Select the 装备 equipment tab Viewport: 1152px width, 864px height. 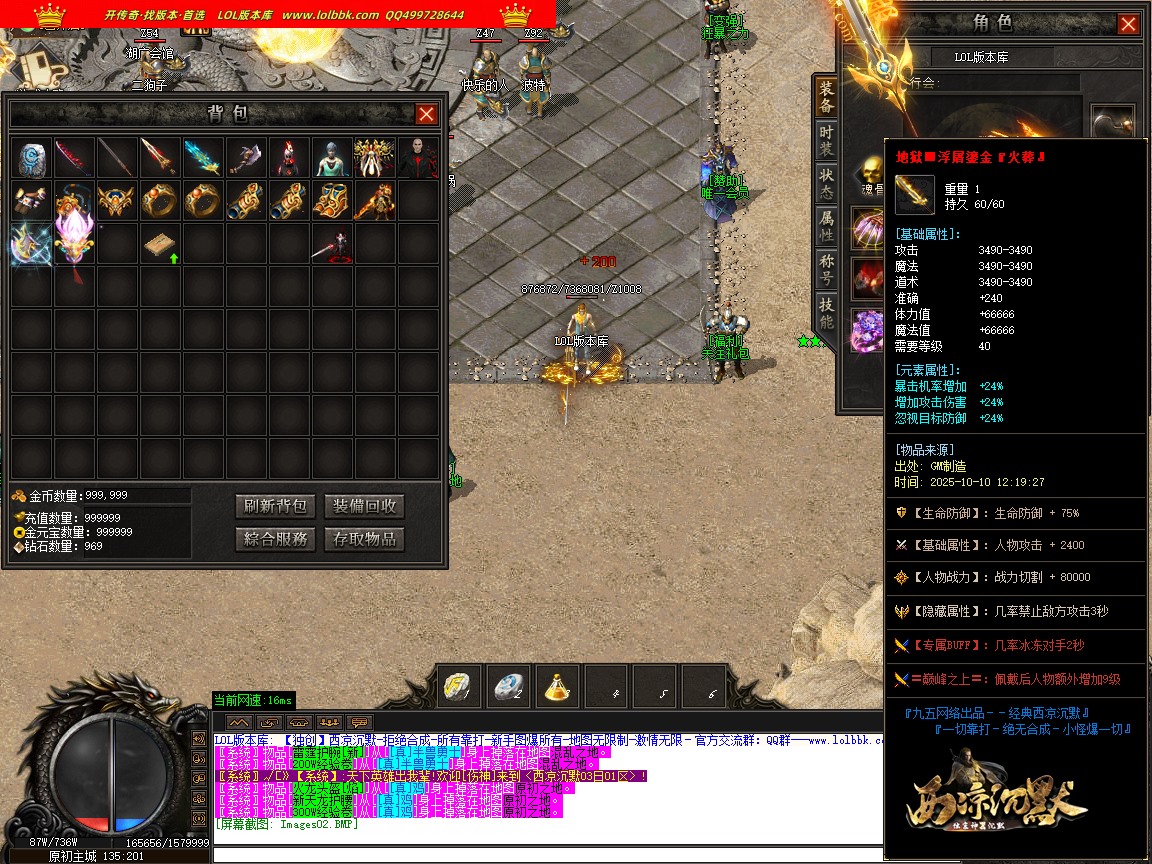(826, 97)
